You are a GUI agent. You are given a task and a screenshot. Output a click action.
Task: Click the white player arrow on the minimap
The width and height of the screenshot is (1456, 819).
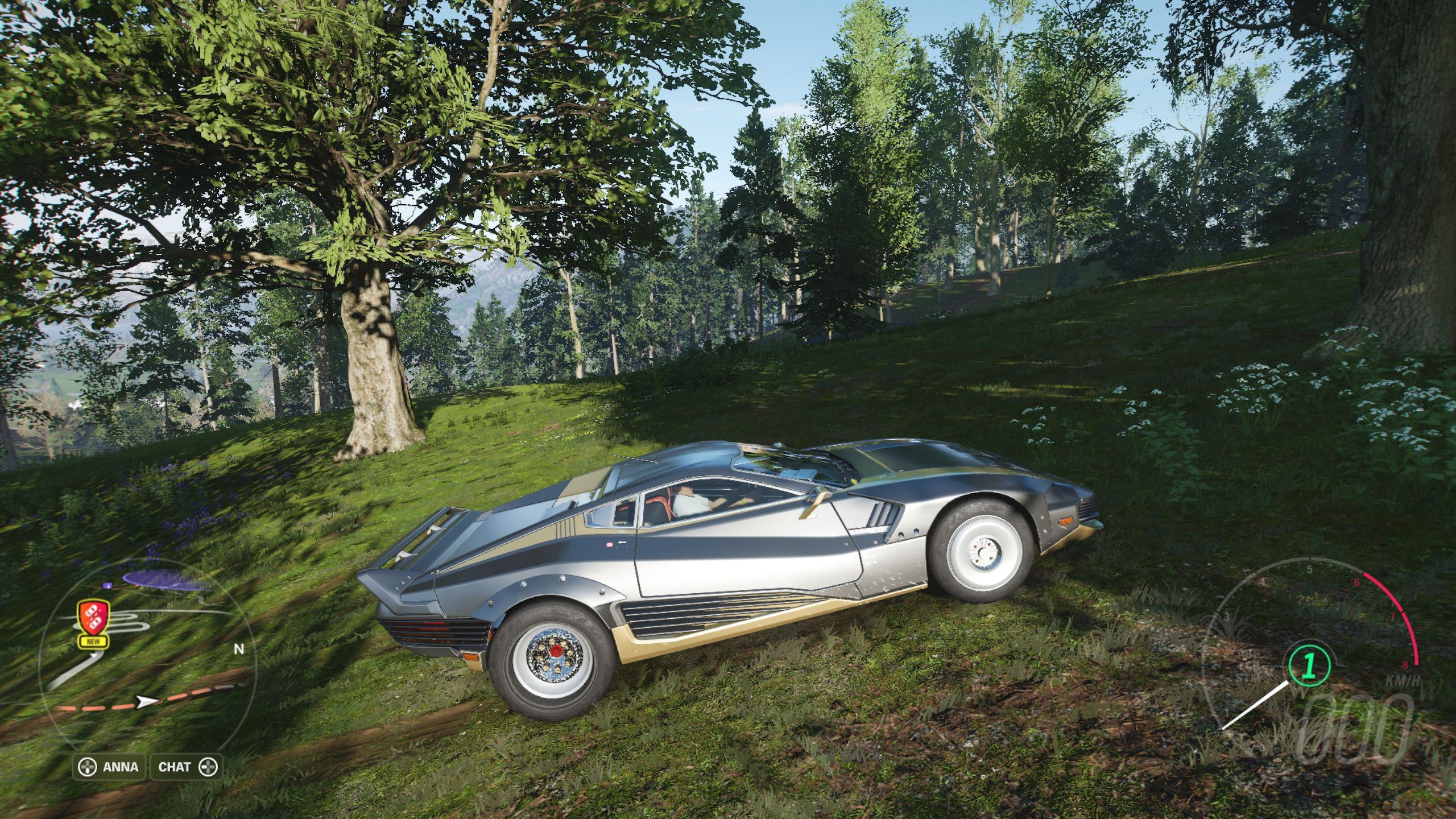click(147, 702)
